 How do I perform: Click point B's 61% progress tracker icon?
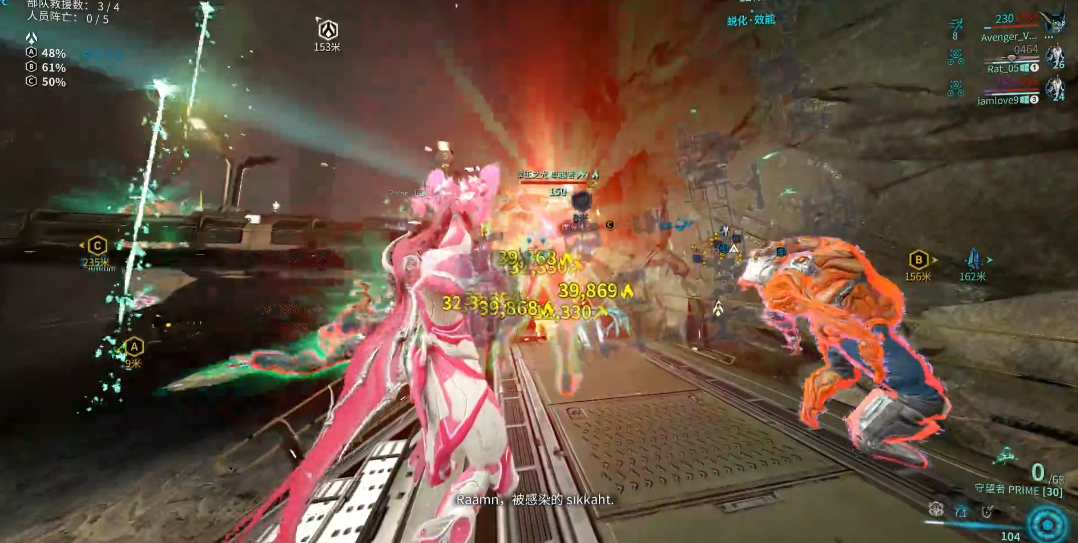click(31, 67)
